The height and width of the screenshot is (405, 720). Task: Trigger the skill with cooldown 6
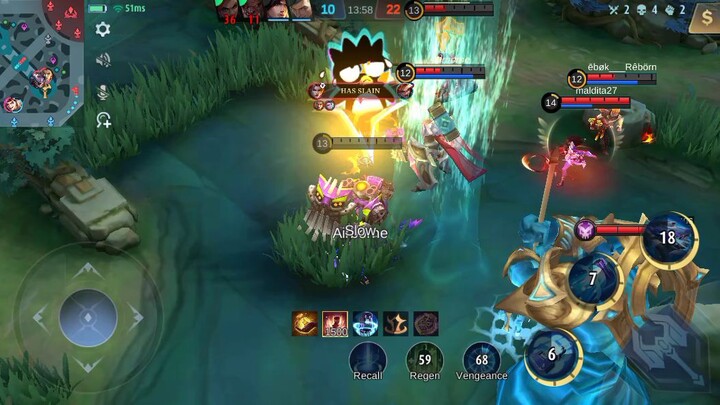[x=552, y=355]
